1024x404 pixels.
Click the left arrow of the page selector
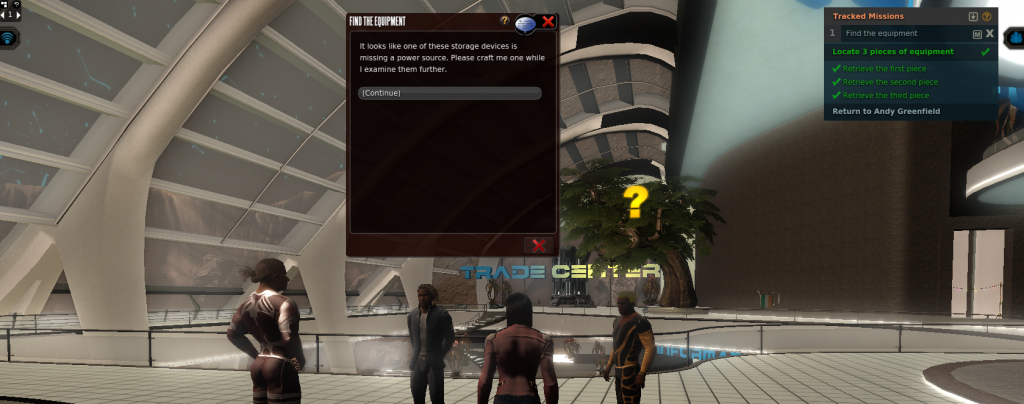(x=4, y=15)
